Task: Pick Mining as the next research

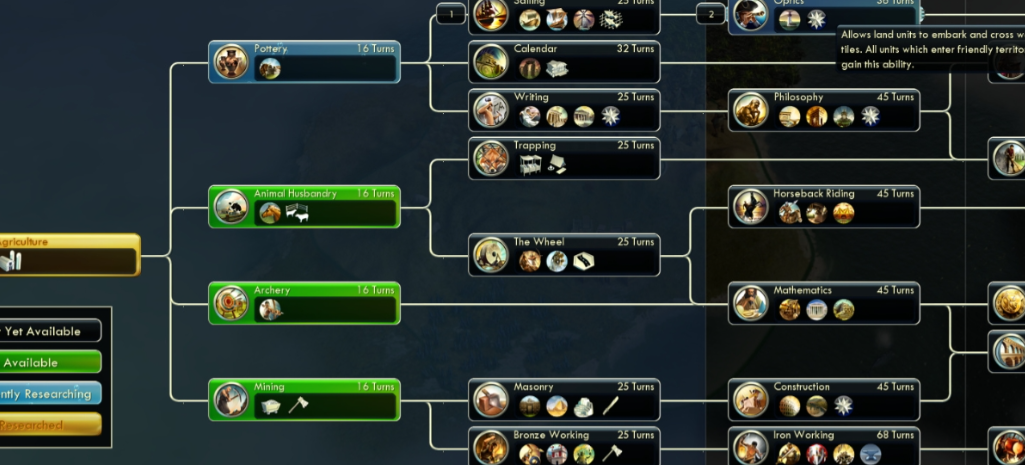Action: click(304, 399)
